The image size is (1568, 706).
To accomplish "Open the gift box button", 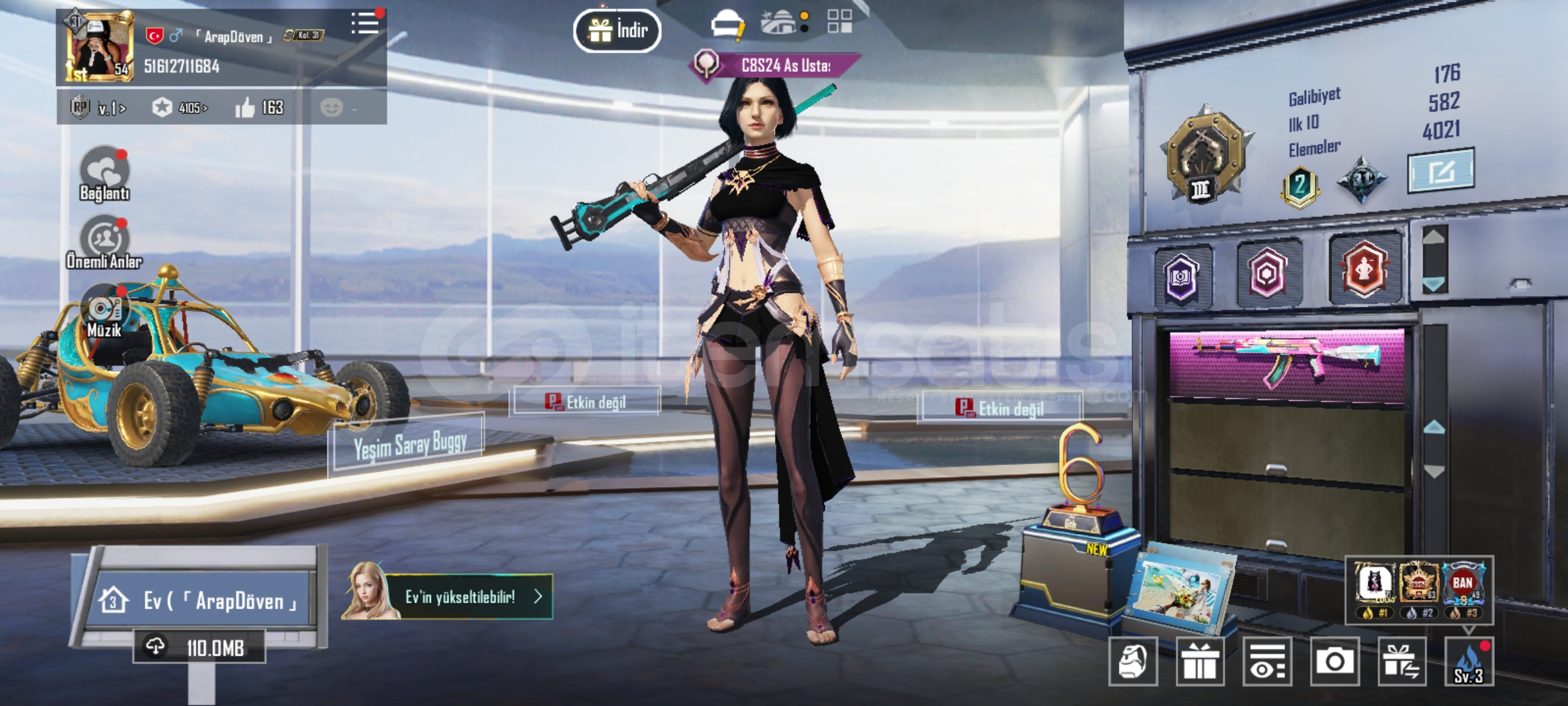I will tap(1200, 662).
